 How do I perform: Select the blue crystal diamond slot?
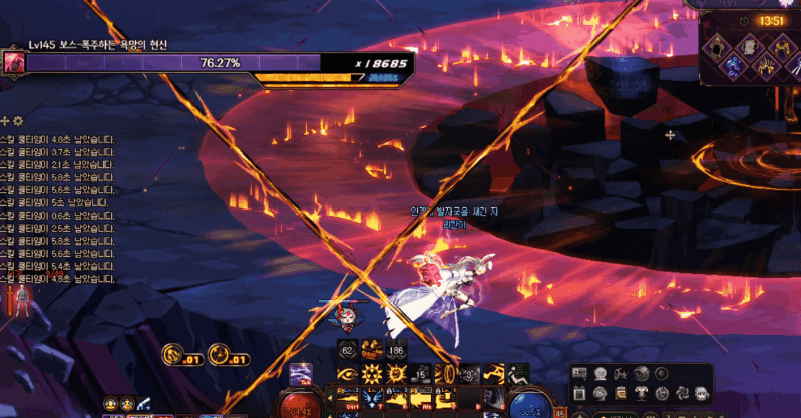pyautogui.click(x=732, y=63)
